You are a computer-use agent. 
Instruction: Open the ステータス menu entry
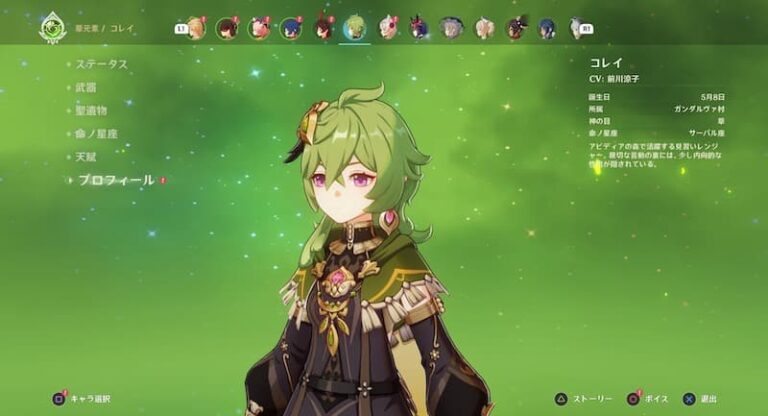102,64
